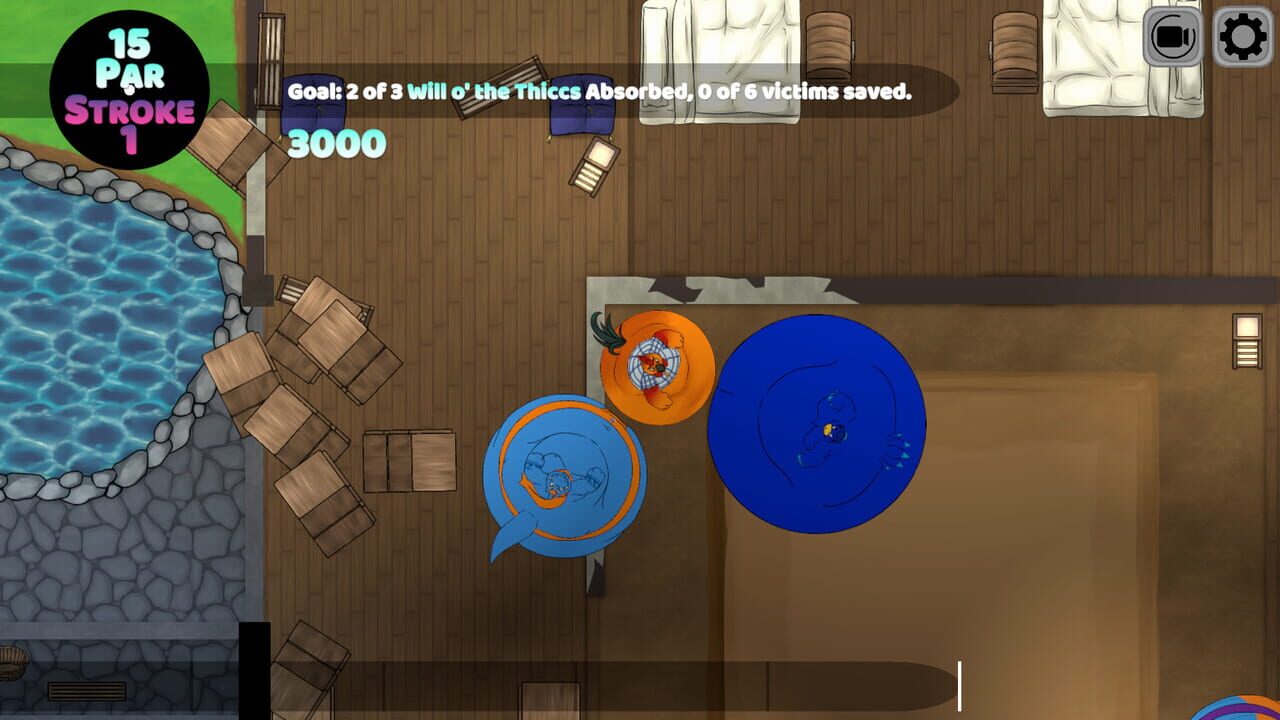This screenshot has height=720, width=1280.
Task: Click the thin cursor line near bottom right
Action: coord(960,685)
